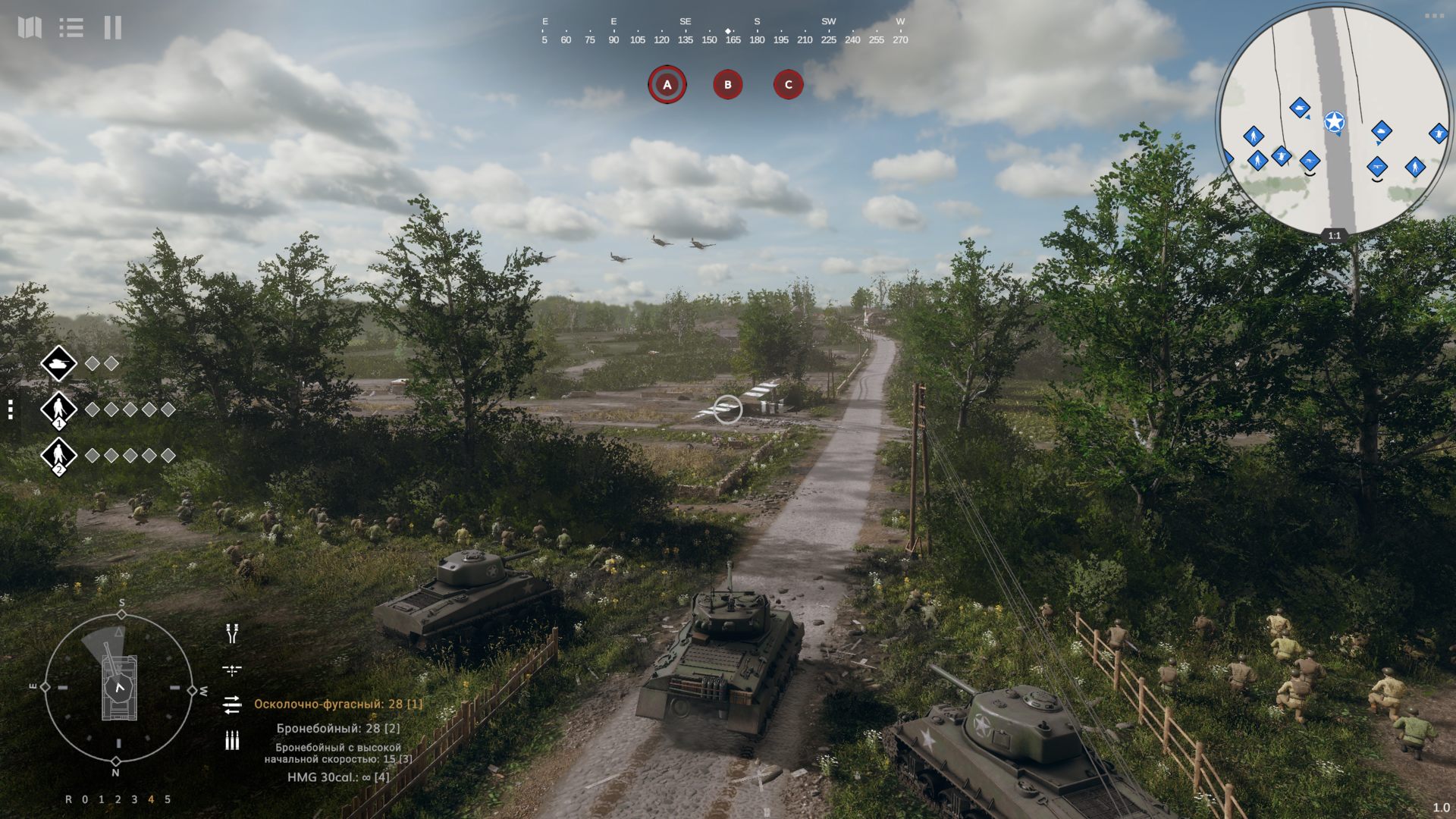This screenshot has height=819, width=1456.
Task: Select the tank squad diamond icon
Action: pos(58,365)
